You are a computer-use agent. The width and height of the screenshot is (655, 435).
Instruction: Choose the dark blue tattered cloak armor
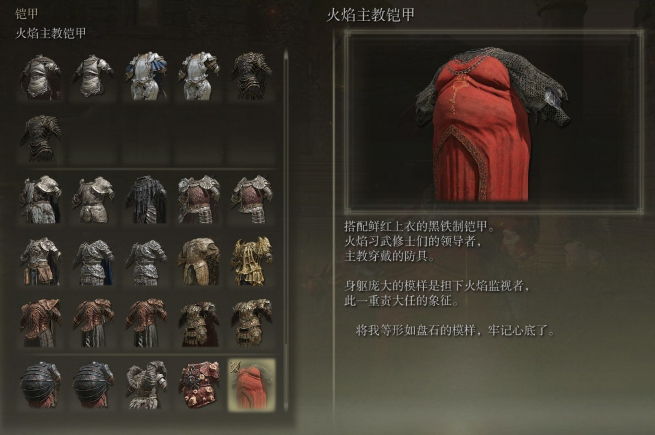(x=146, y=198)
